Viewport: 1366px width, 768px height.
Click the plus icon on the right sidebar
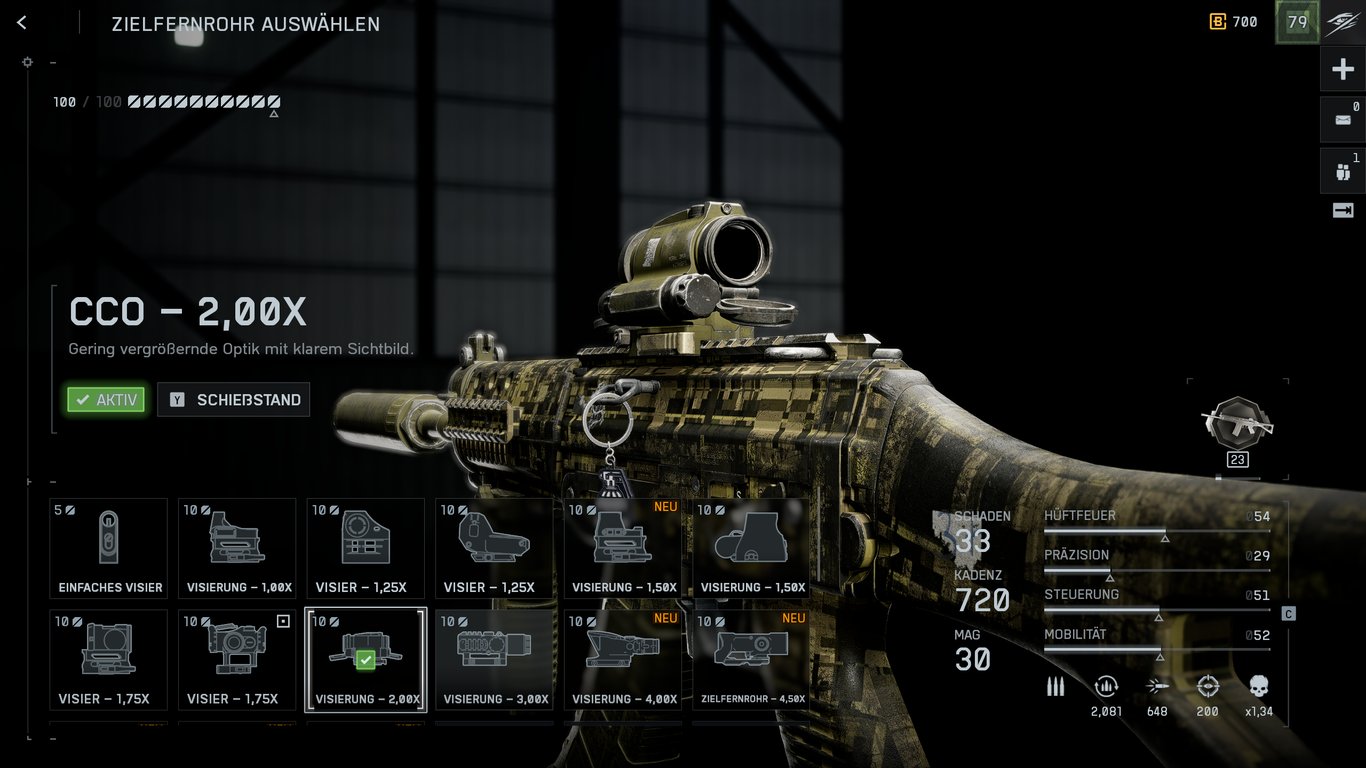[1341, 68]
